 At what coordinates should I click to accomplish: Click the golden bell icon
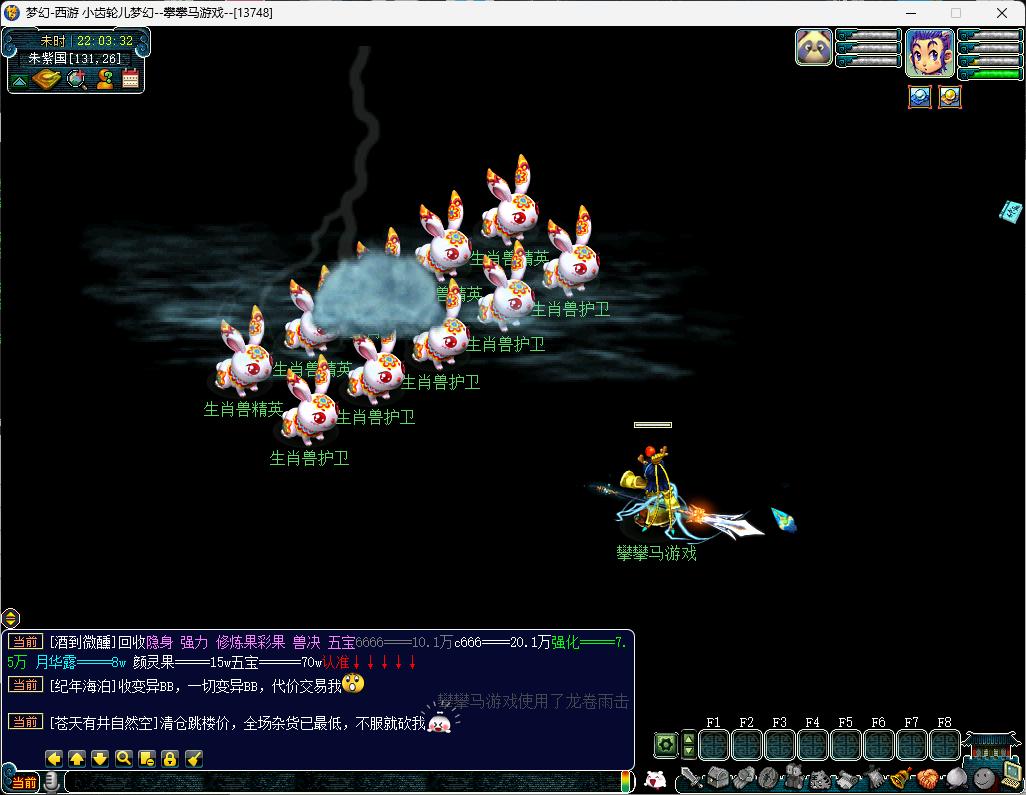coord(900,777)
